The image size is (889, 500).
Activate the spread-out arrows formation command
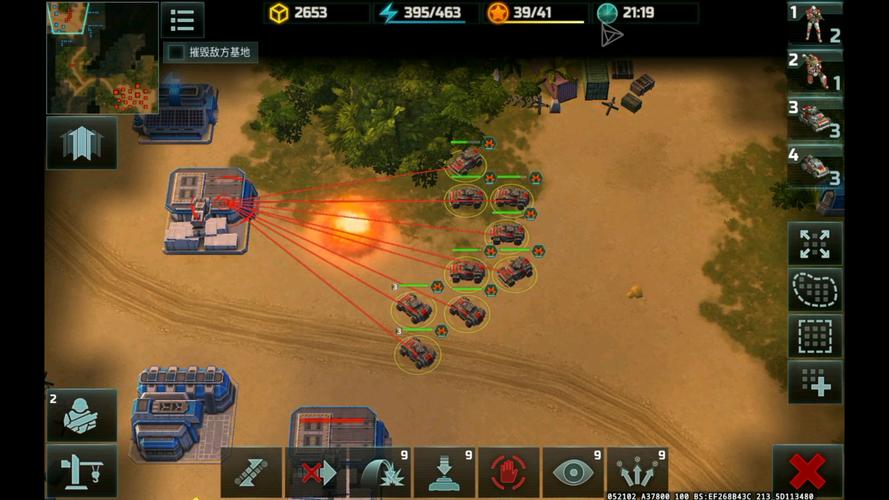point(637,472)
